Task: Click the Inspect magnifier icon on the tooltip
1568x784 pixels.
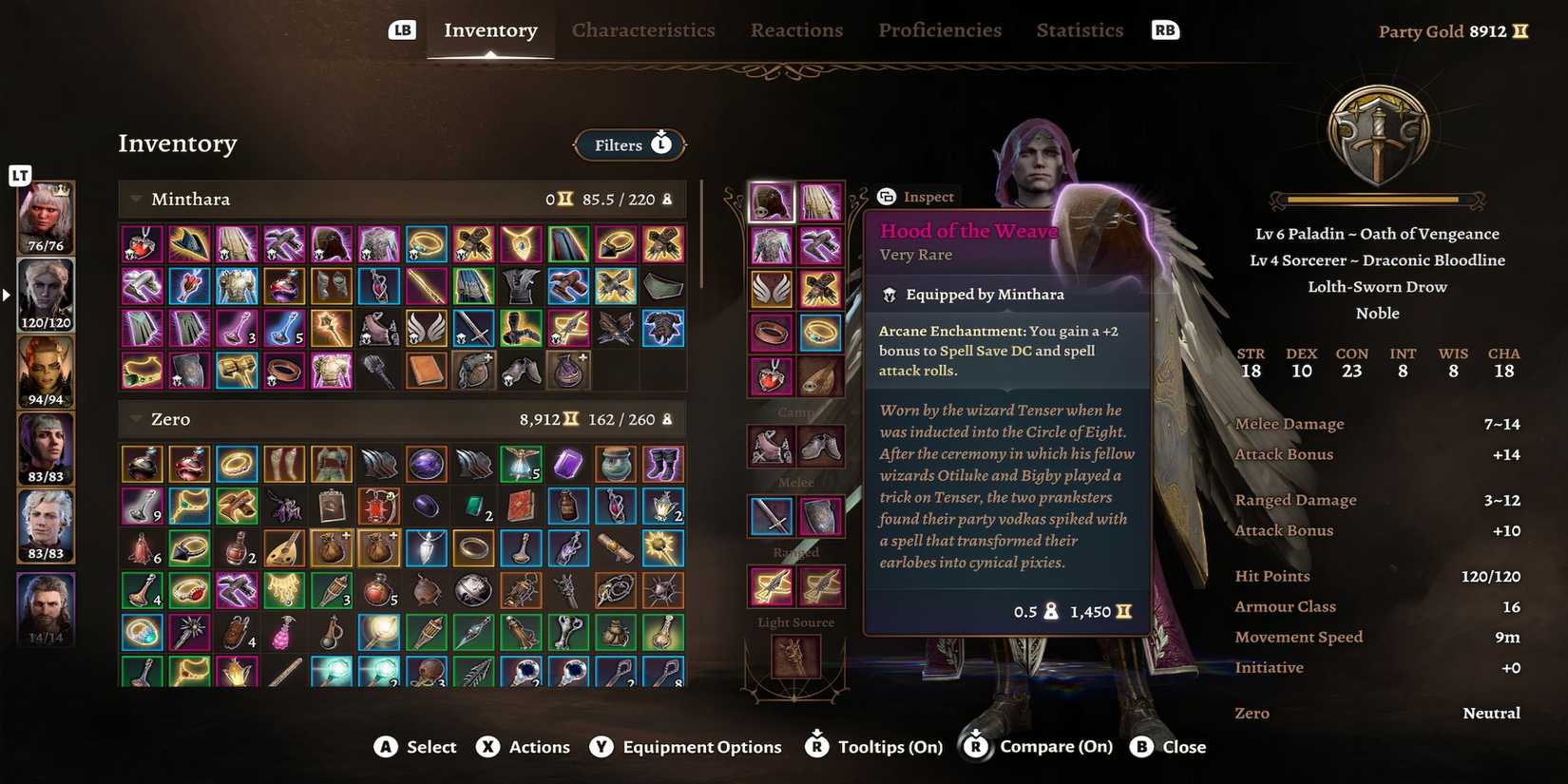Action: click(x=887, y=197)
